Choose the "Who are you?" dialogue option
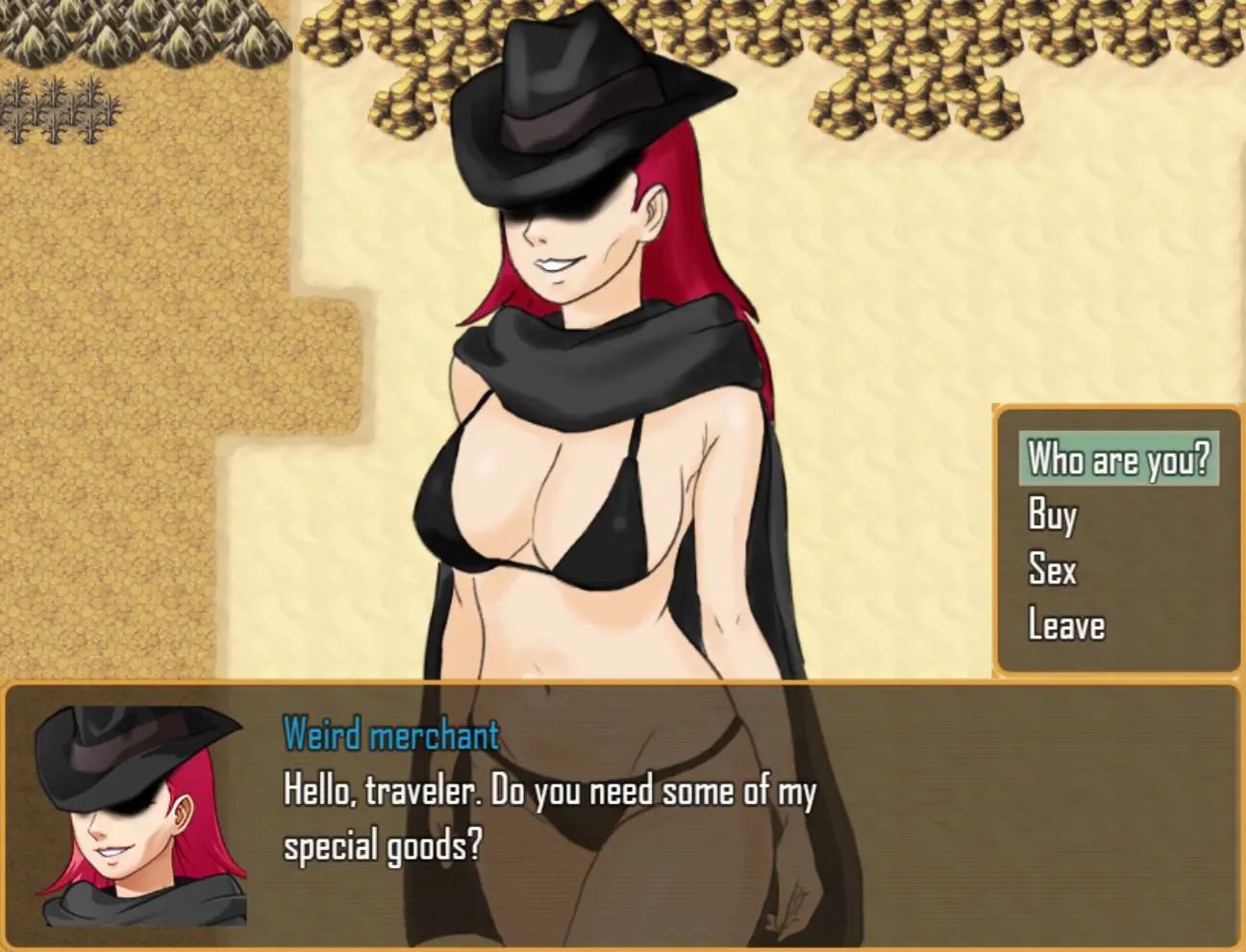 pyautogui.click(x=1118, y=459)
